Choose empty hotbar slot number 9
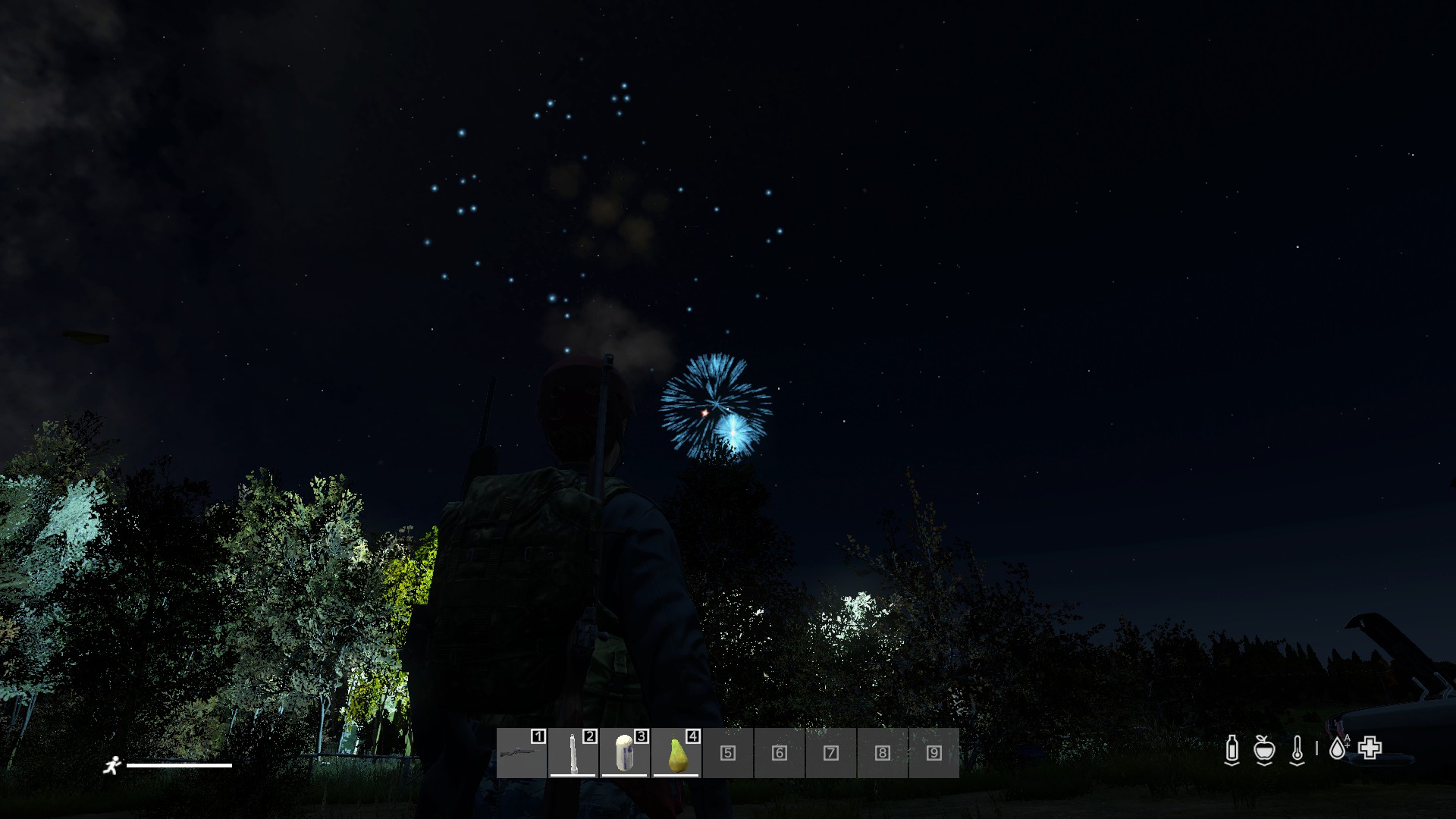This screenshot has width=1456, height=819. 934,753
